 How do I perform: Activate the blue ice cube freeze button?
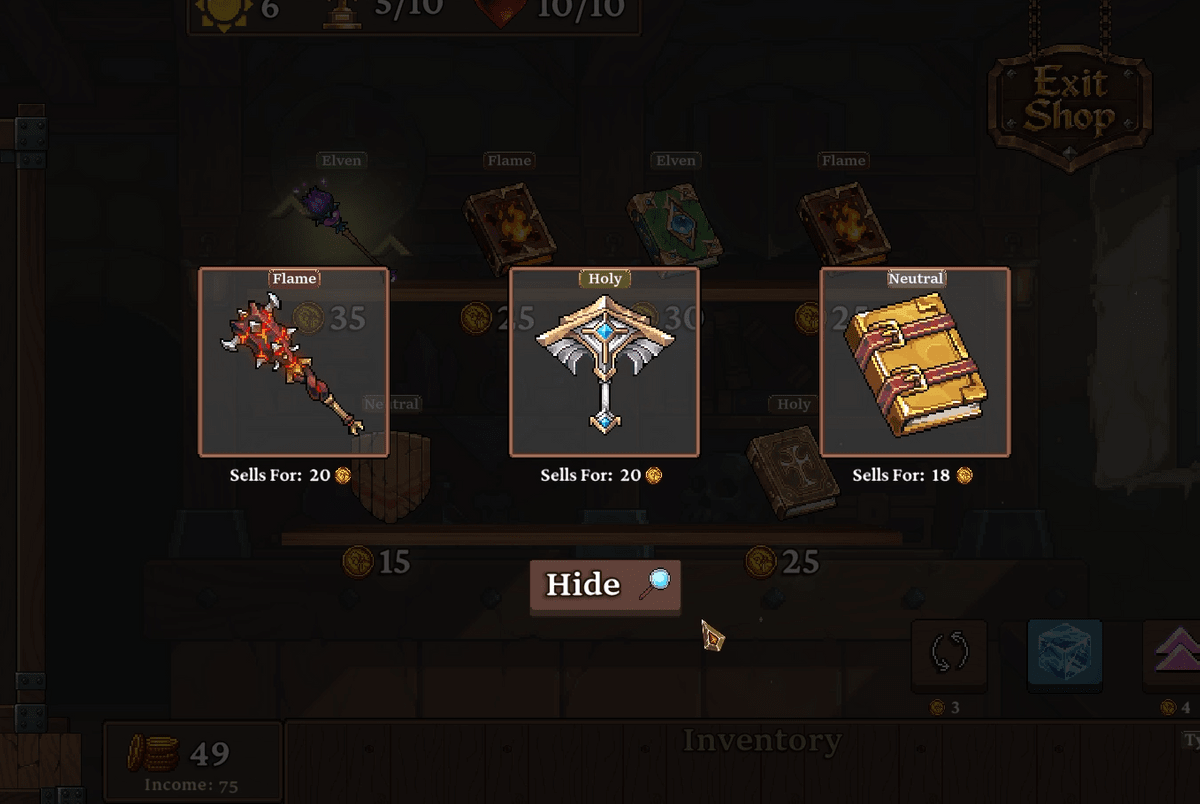coord(1065,654)
